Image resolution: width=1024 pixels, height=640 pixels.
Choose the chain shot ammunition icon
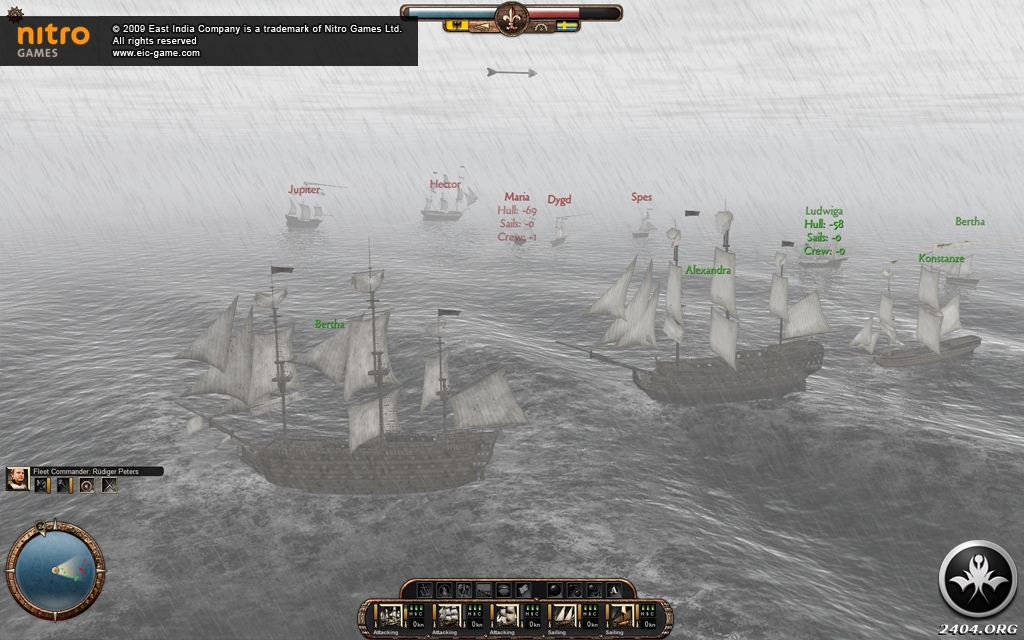[x=575, y=590]
